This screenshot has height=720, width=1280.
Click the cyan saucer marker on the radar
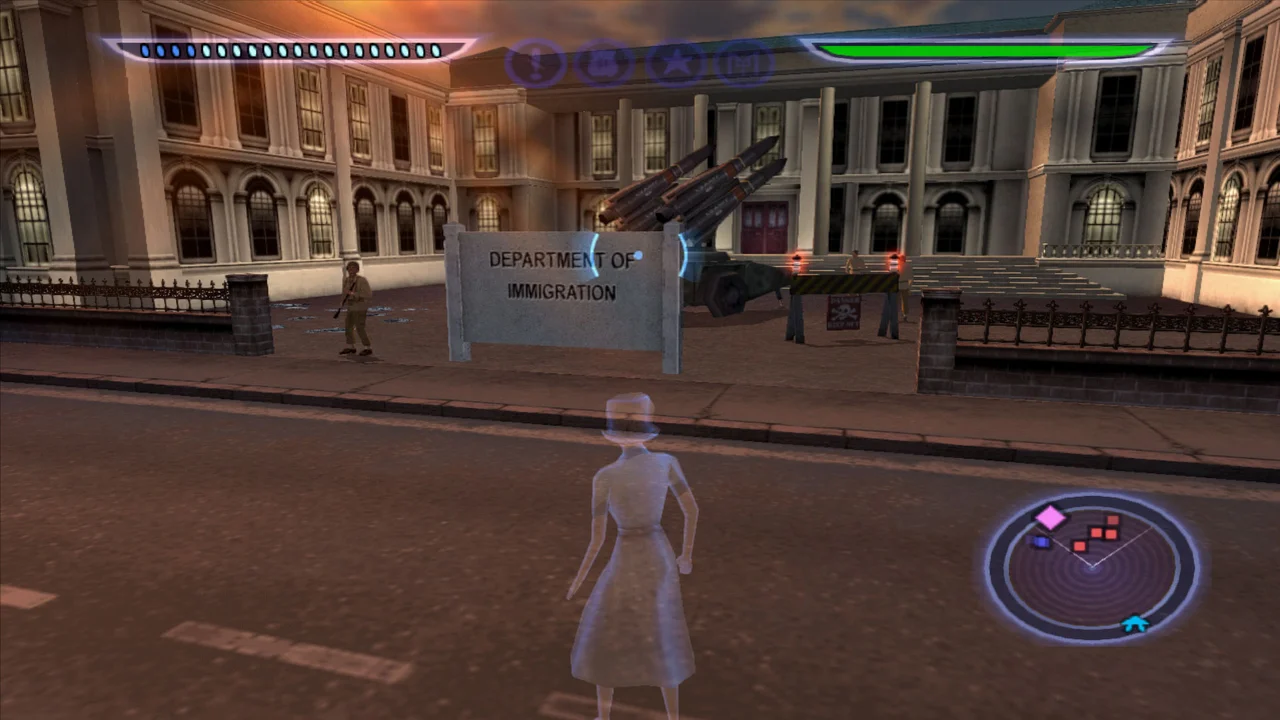(1136, 623)
